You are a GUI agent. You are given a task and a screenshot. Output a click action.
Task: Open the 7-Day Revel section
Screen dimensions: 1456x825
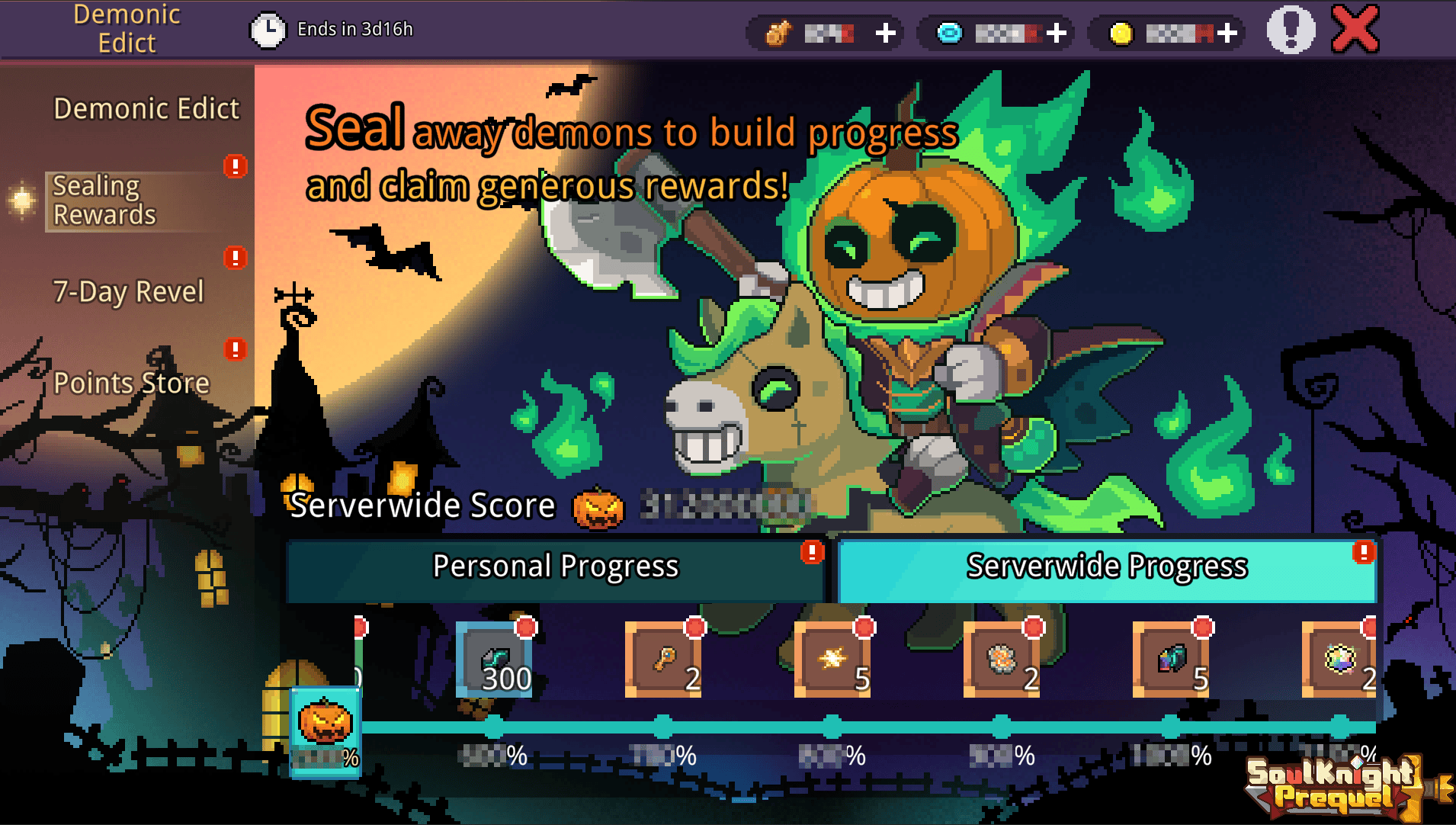pyautogui.click(x=128, y=291)
